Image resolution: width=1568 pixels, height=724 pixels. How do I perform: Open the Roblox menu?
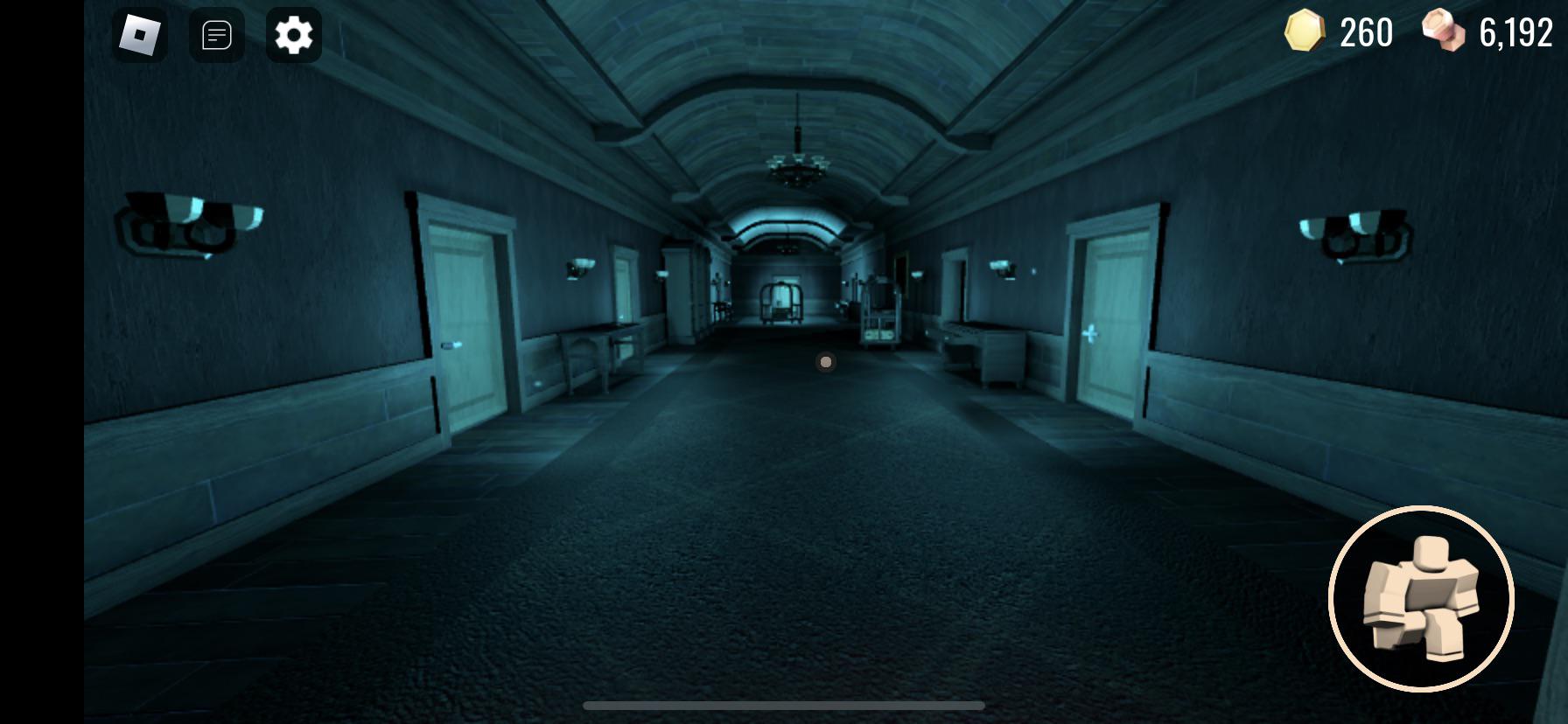click(x=140, y=35)
